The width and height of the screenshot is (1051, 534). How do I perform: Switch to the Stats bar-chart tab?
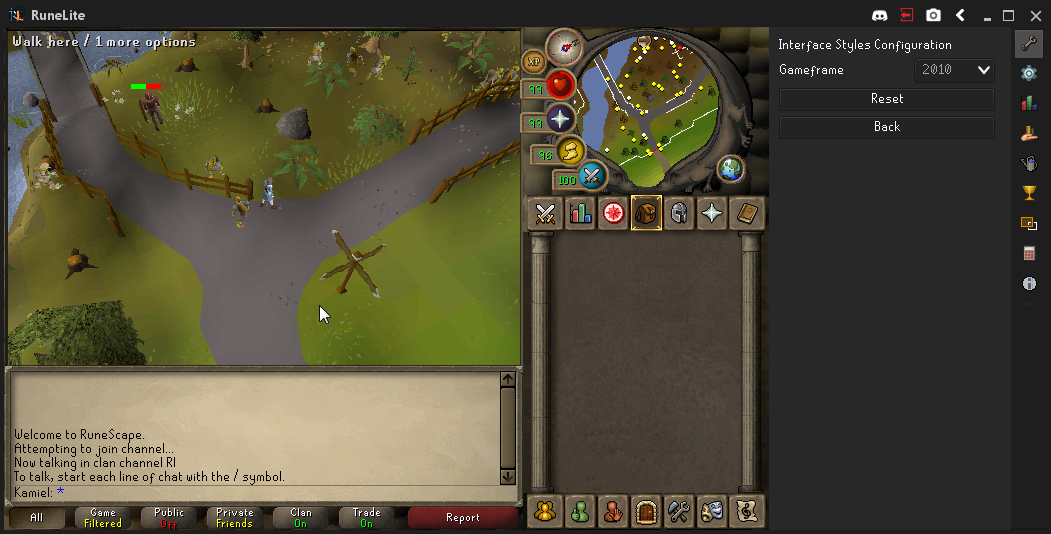[x=580, y=213]
